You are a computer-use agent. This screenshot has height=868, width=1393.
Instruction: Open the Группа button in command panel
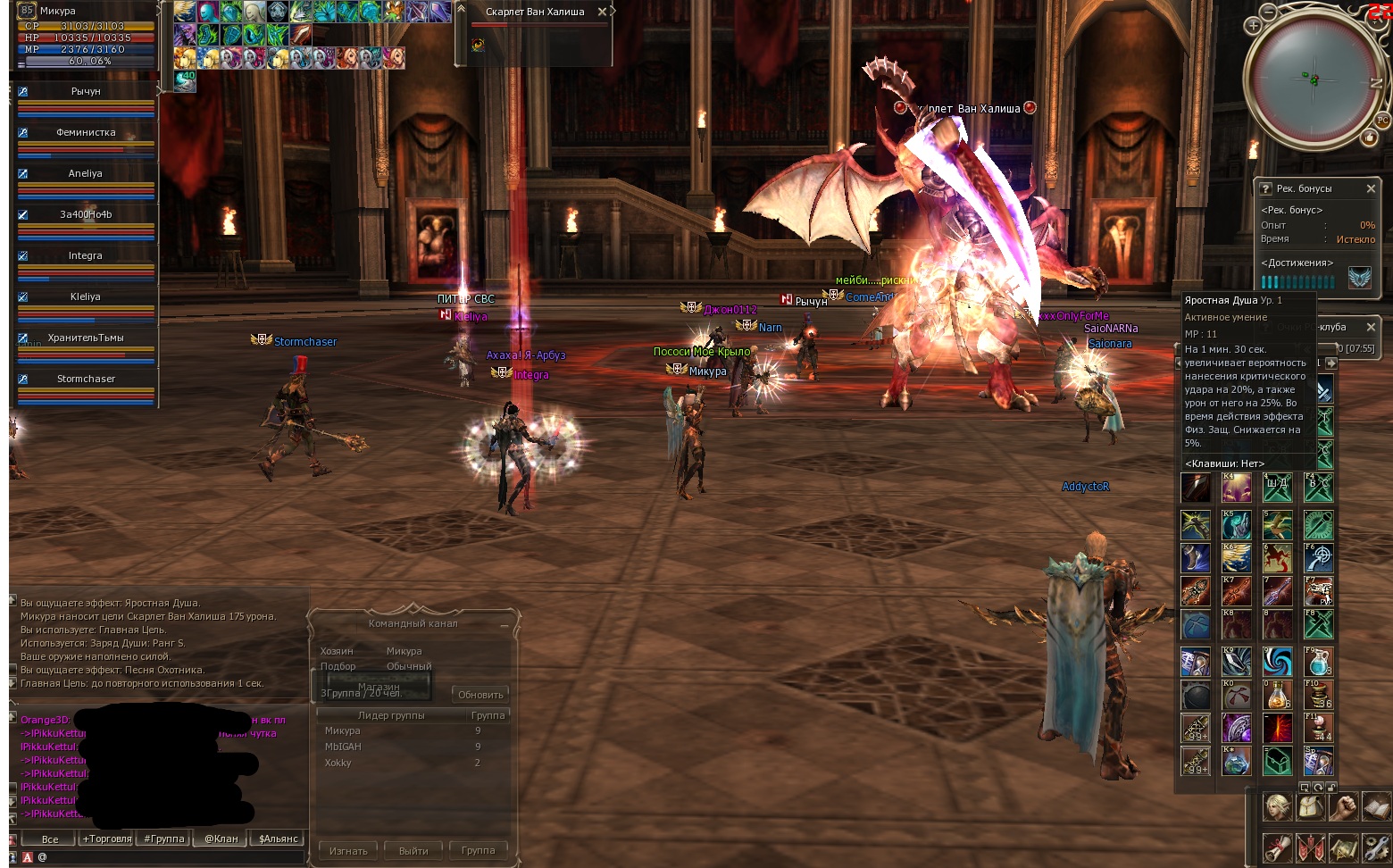(478, 851)
